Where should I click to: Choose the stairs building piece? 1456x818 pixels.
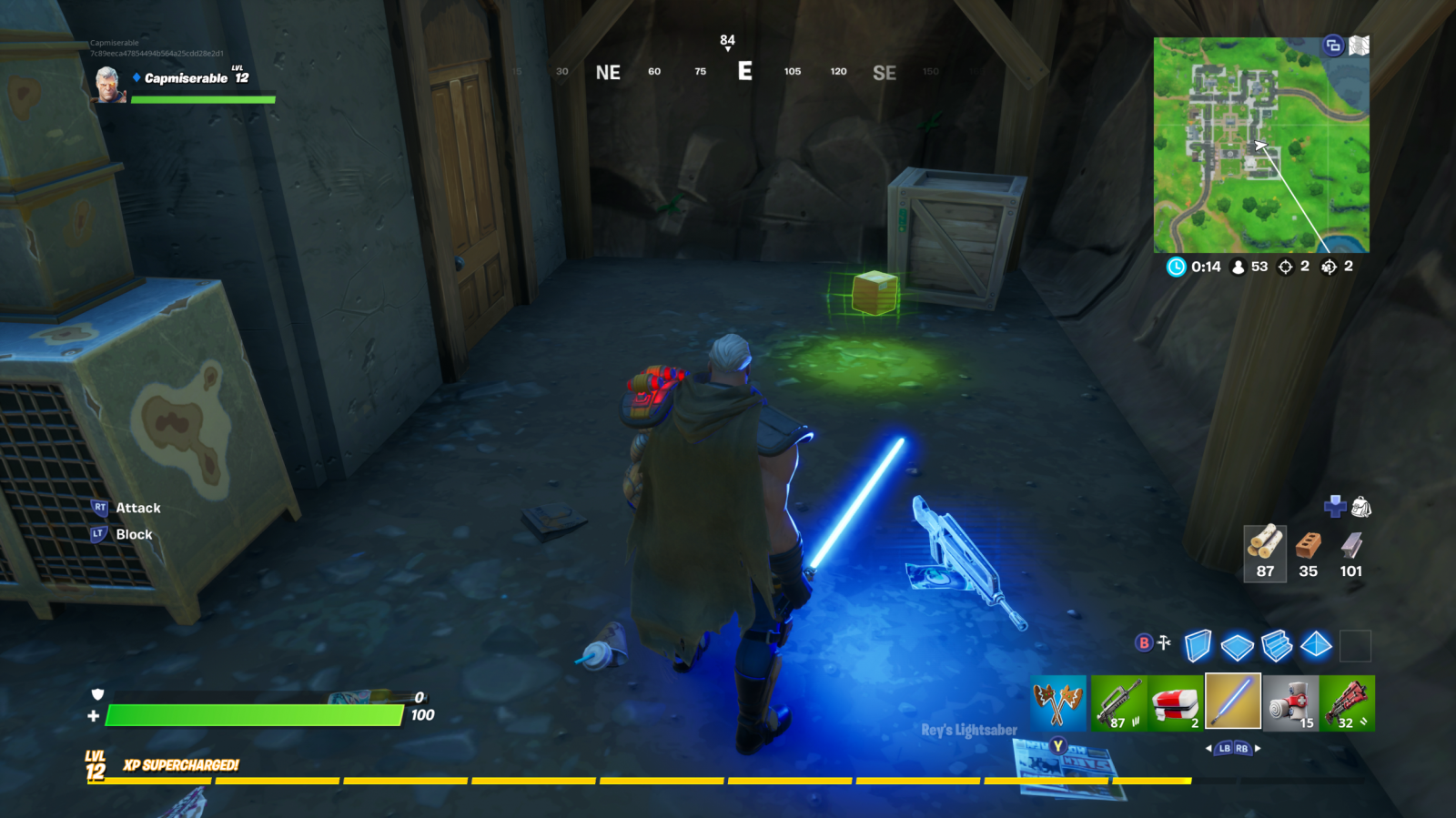pyautogui.click(x=1277, y=646)
